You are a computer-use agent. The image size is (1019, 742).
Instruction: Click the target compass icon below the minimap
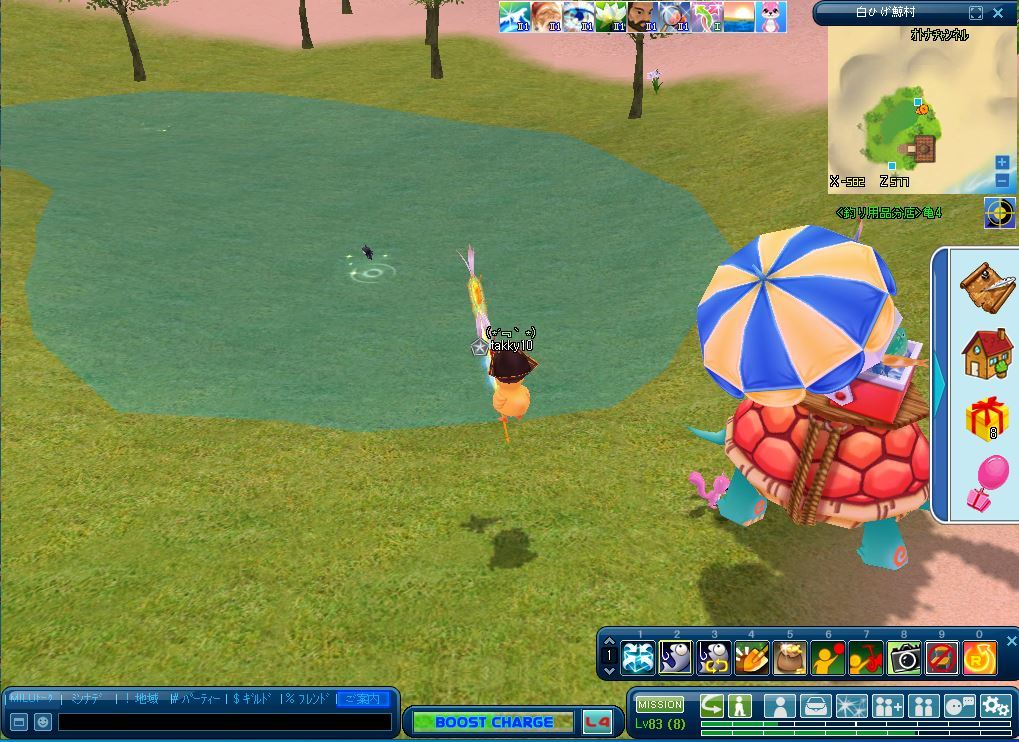click(999, 212)
